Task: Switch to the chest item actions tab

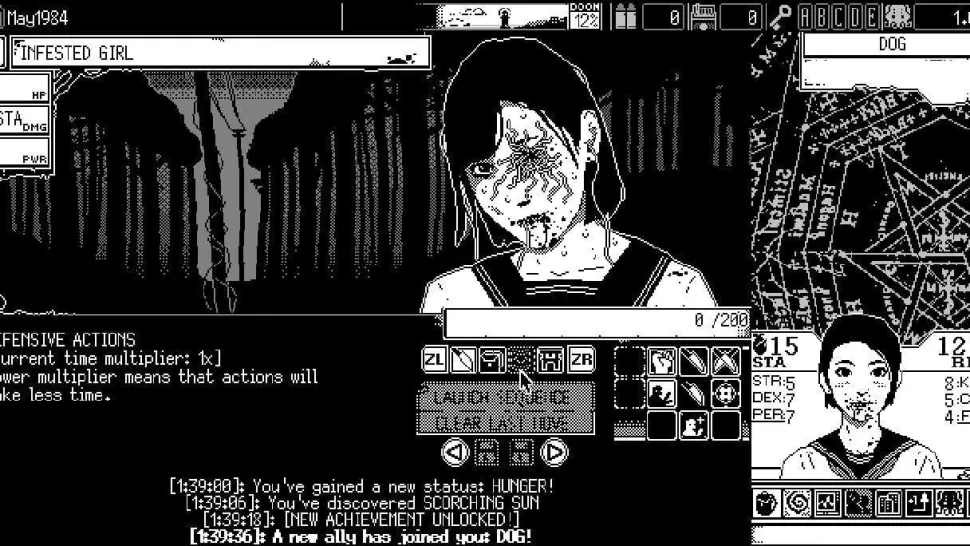Action: (x=491, y=359)
